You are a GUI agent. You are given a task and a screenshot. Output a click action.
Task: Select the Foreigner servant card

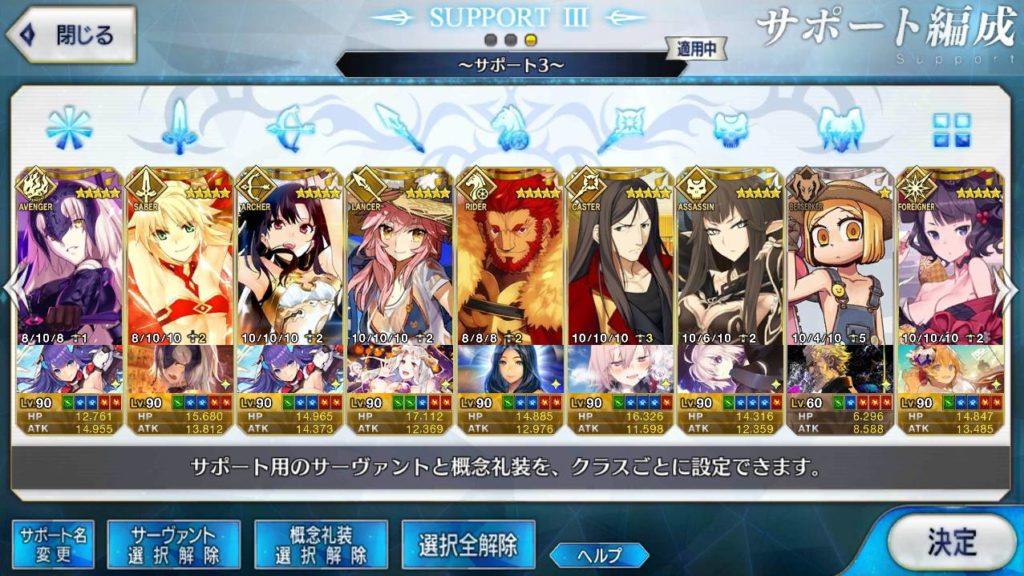click(x=949, y=255)
